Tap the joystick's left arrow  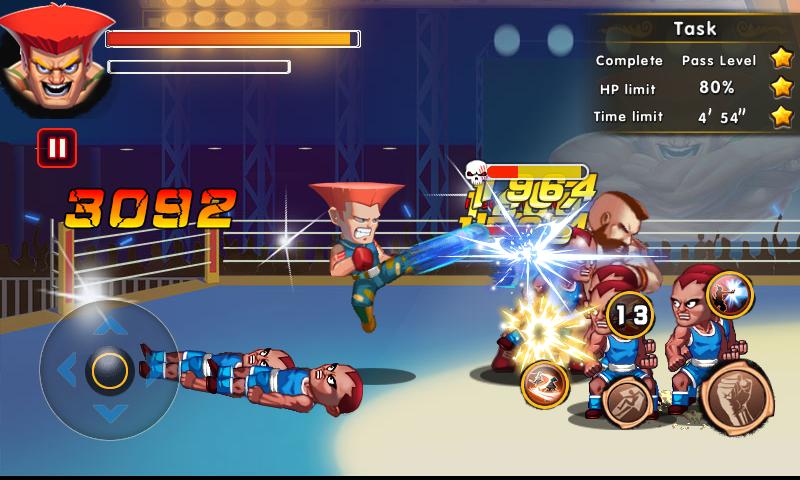(67, 370)
